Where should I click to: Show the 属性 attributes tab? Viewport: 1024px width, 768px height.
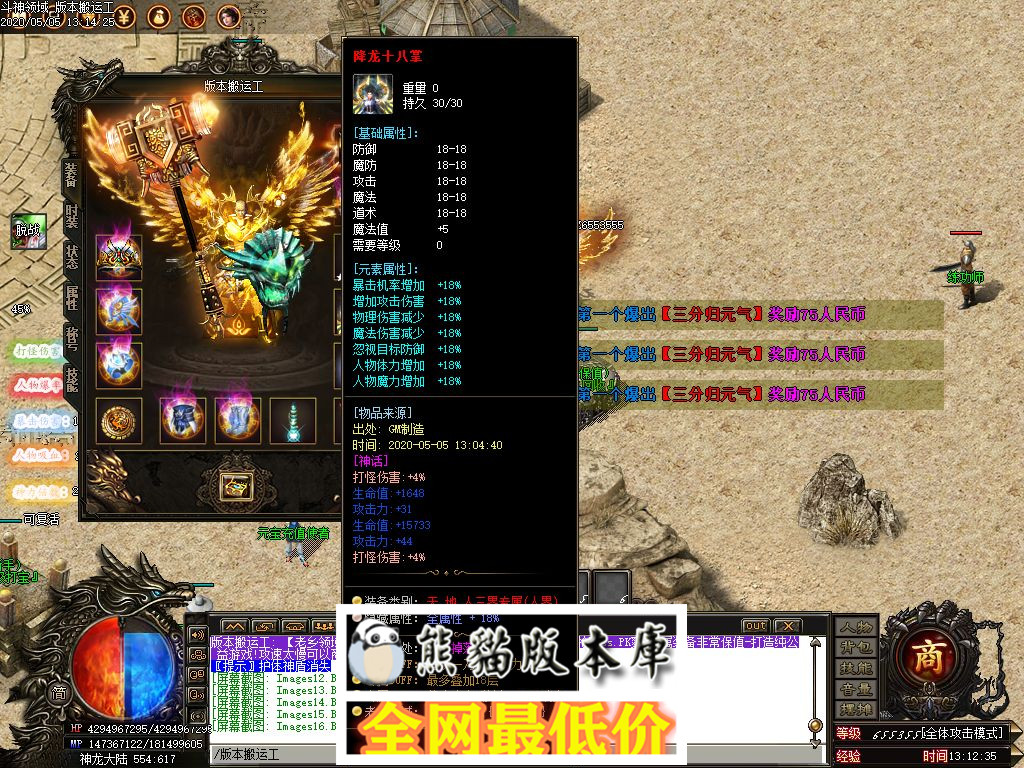[x=71, y=297]
